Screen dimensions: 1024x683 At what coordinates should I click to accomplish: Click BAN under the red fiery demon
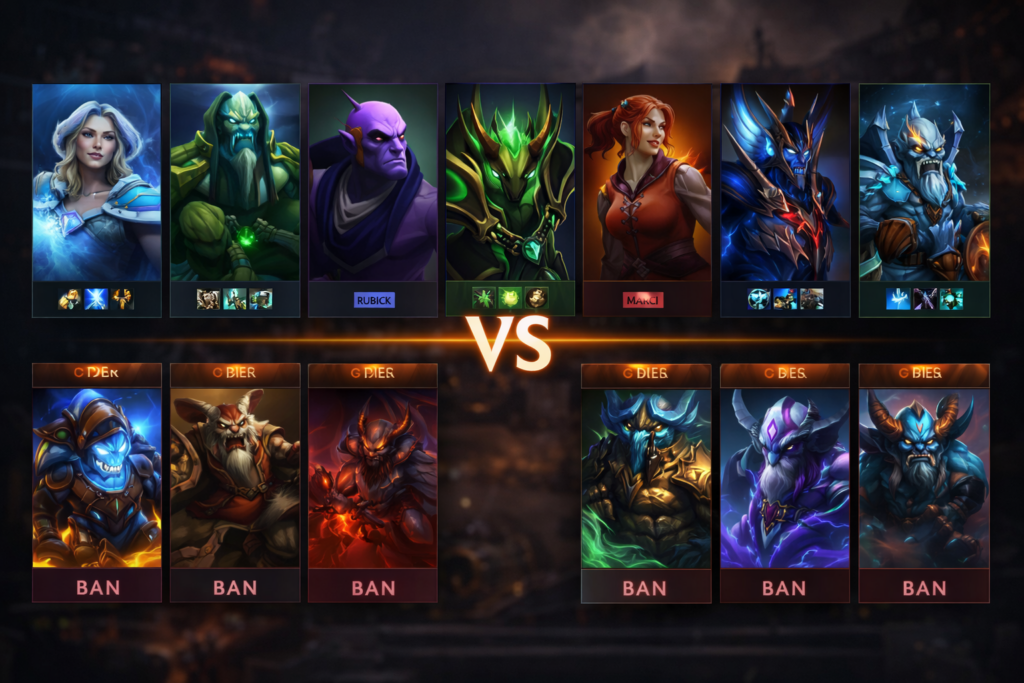(373, 587)
